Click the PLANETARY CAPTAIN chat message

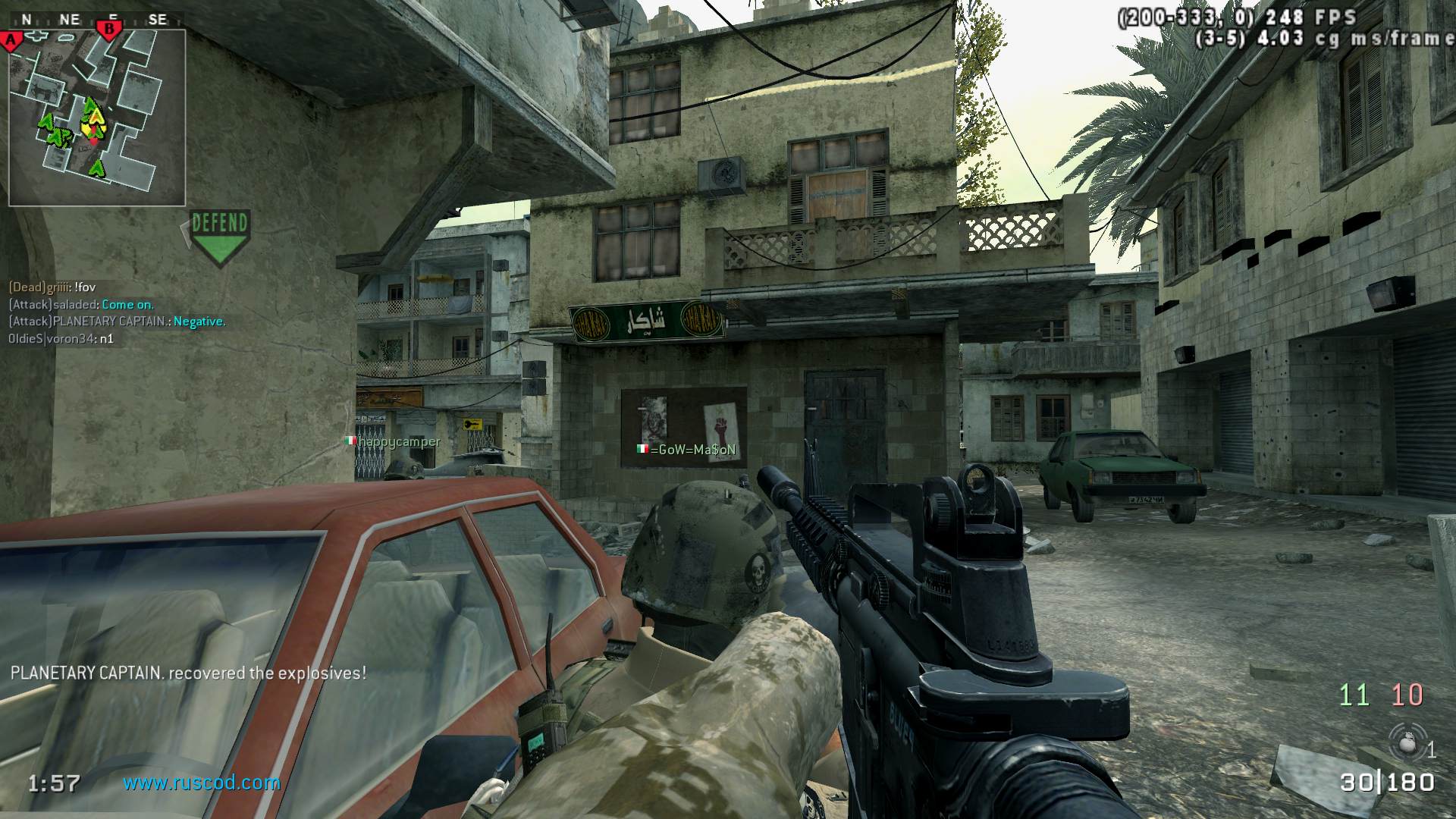coord(117,322)
